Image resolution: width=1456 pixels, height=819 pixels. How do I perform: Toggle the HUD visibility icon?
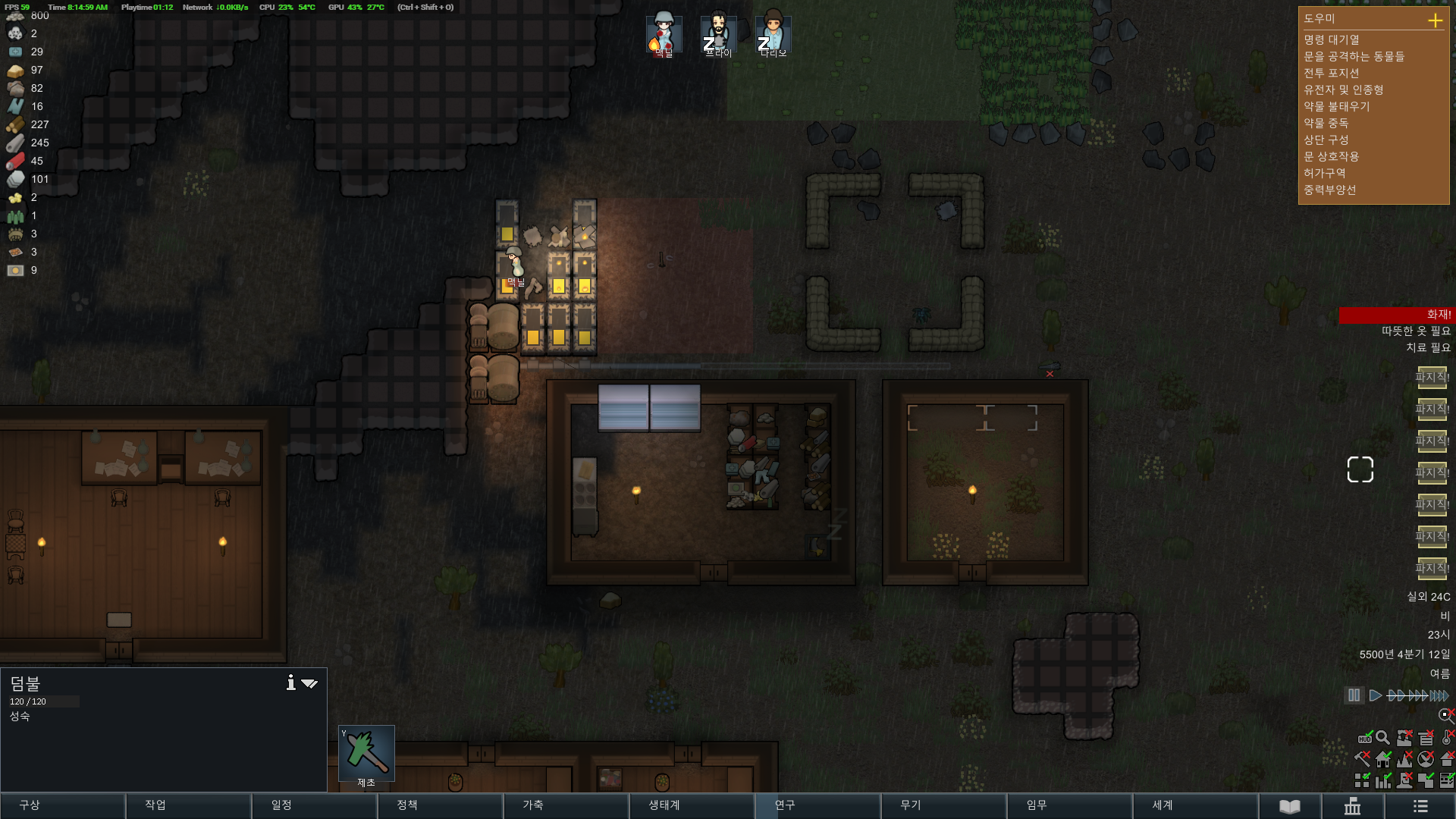coord(1364,738)
